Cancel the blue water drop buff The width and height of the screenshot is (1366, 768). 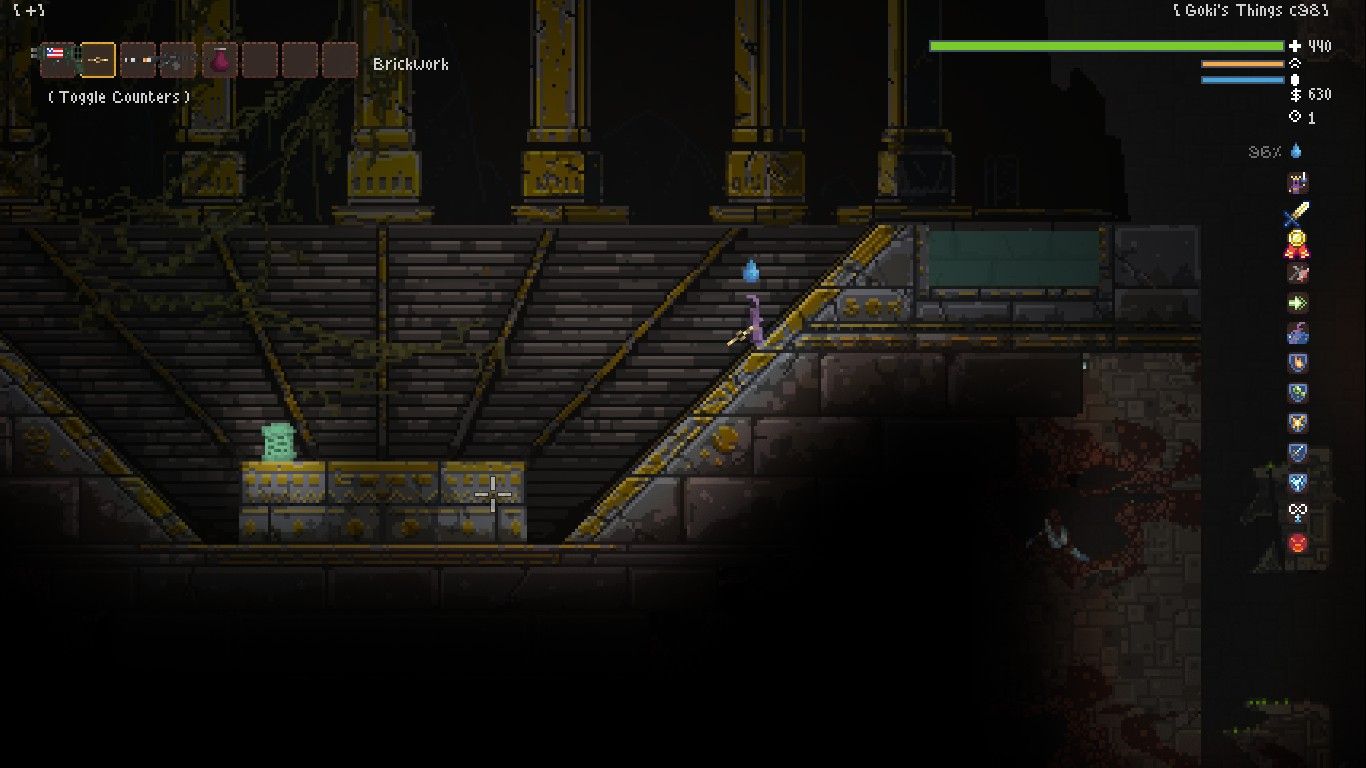pyautogui.click(x=1295, y=152)
